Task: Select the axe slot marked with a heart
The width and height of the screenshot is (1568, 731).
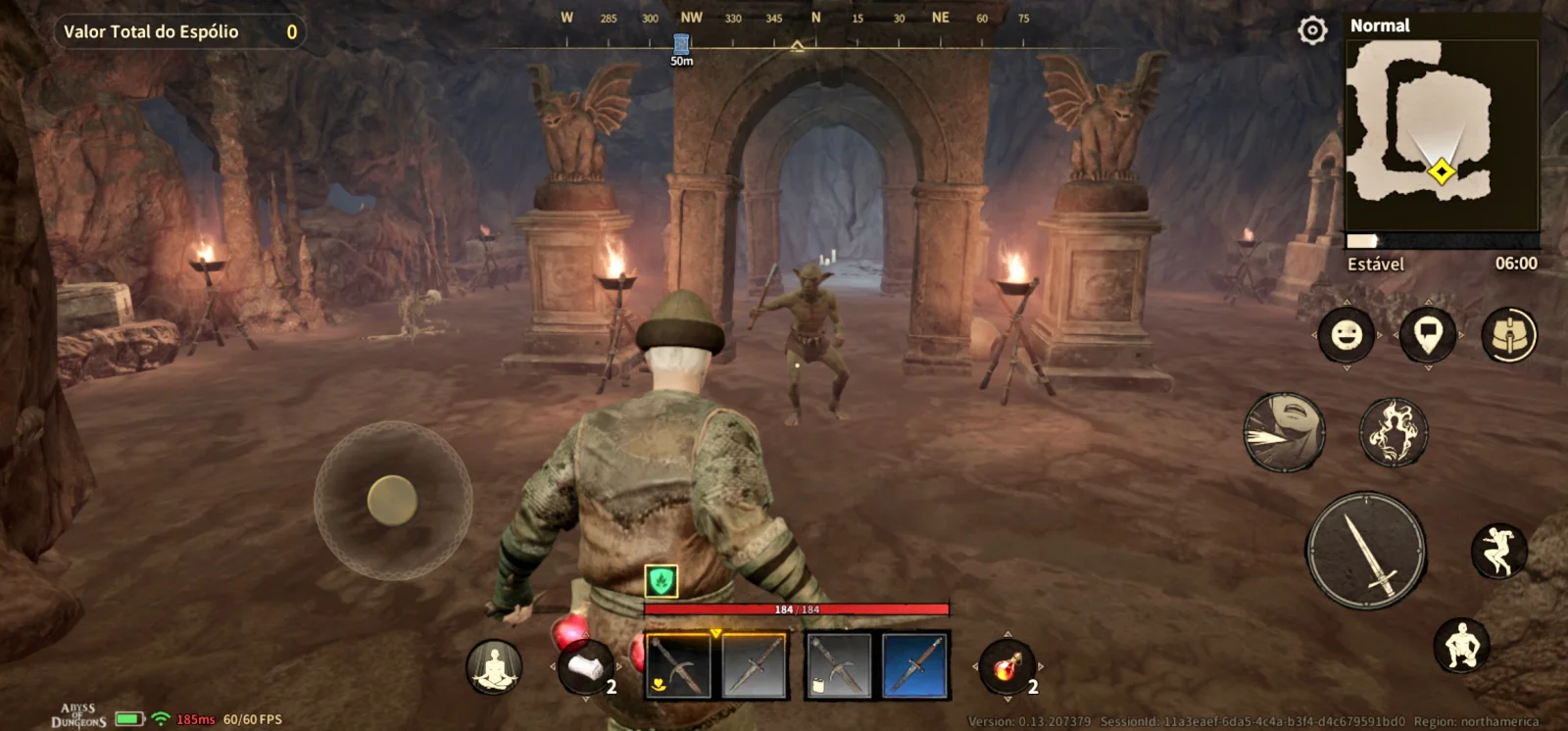Action: point(678,666)
